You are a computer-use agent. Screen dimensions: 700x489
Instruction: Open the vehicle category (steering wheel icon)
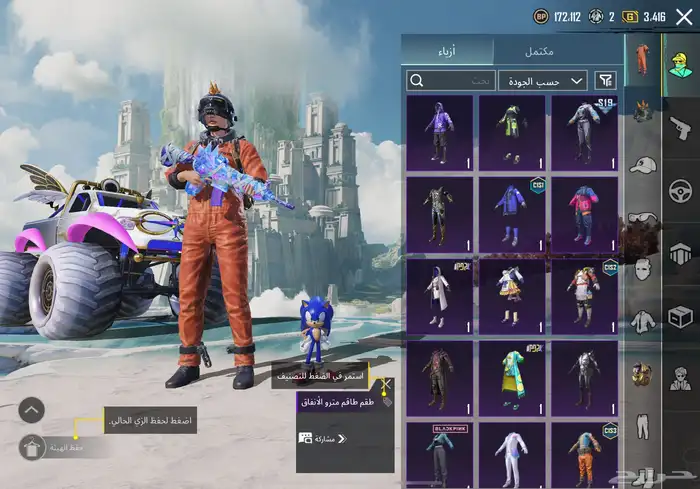(x=680, y=190)
